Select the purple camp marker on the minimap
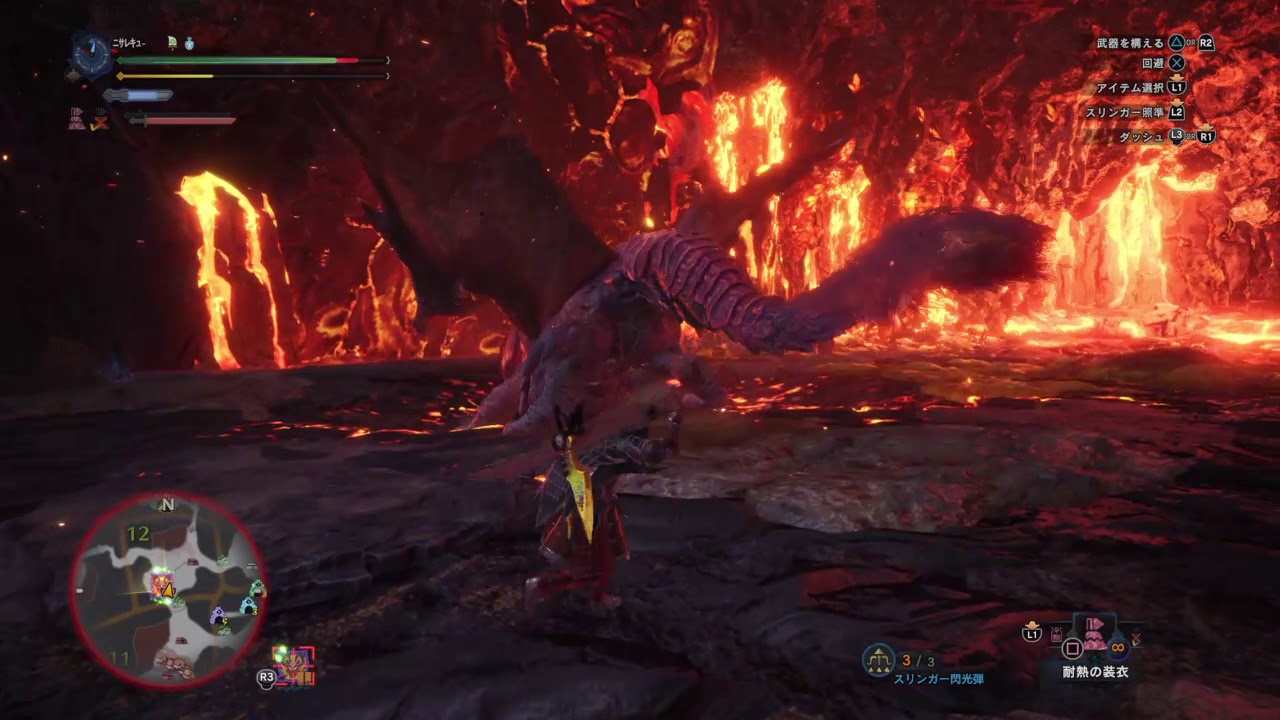The width and height of the screenshot is (1280, 720). tap(218, 615)
